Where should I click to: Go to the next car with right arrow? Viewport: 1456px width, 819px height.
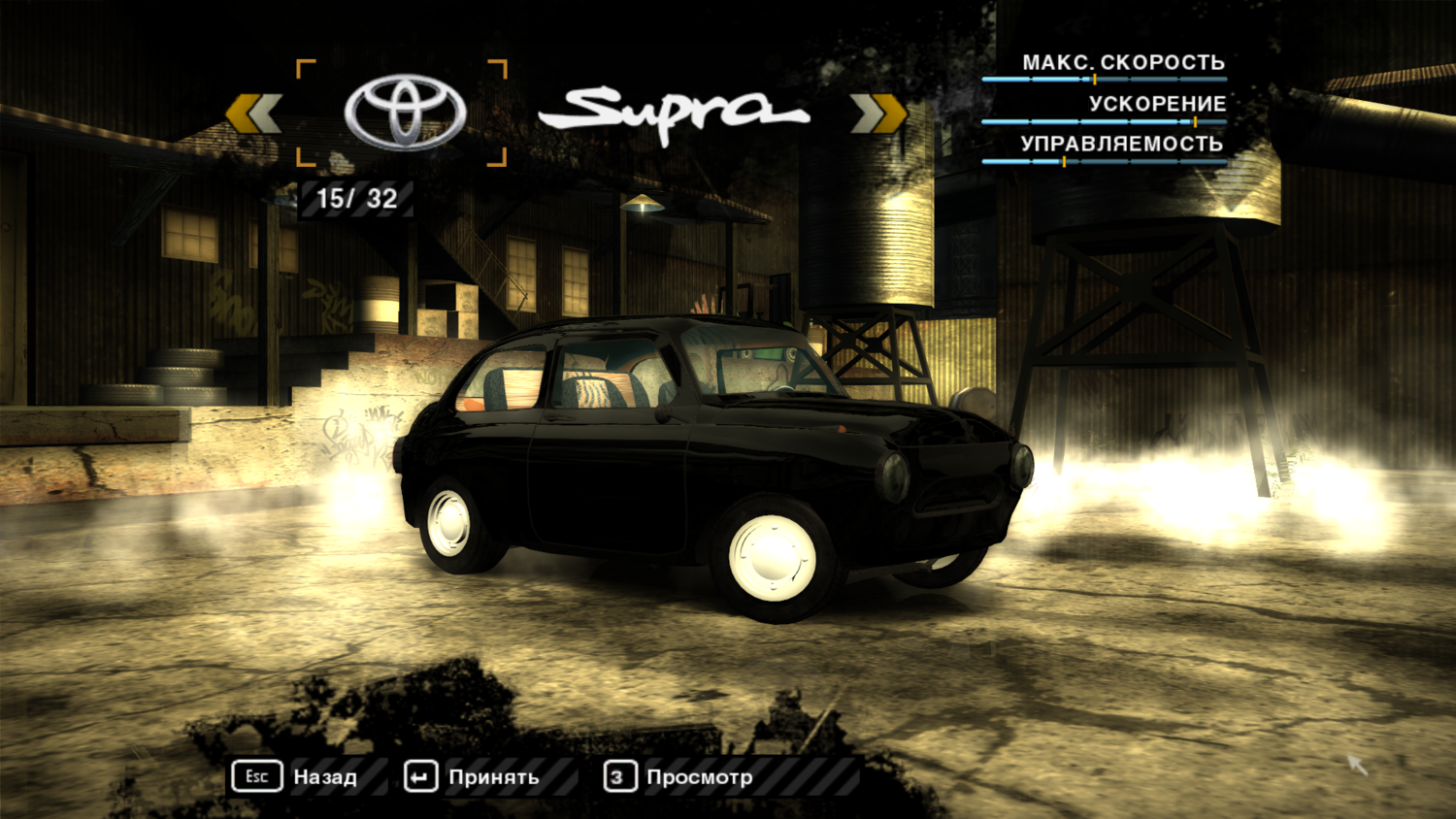[878, 114]
